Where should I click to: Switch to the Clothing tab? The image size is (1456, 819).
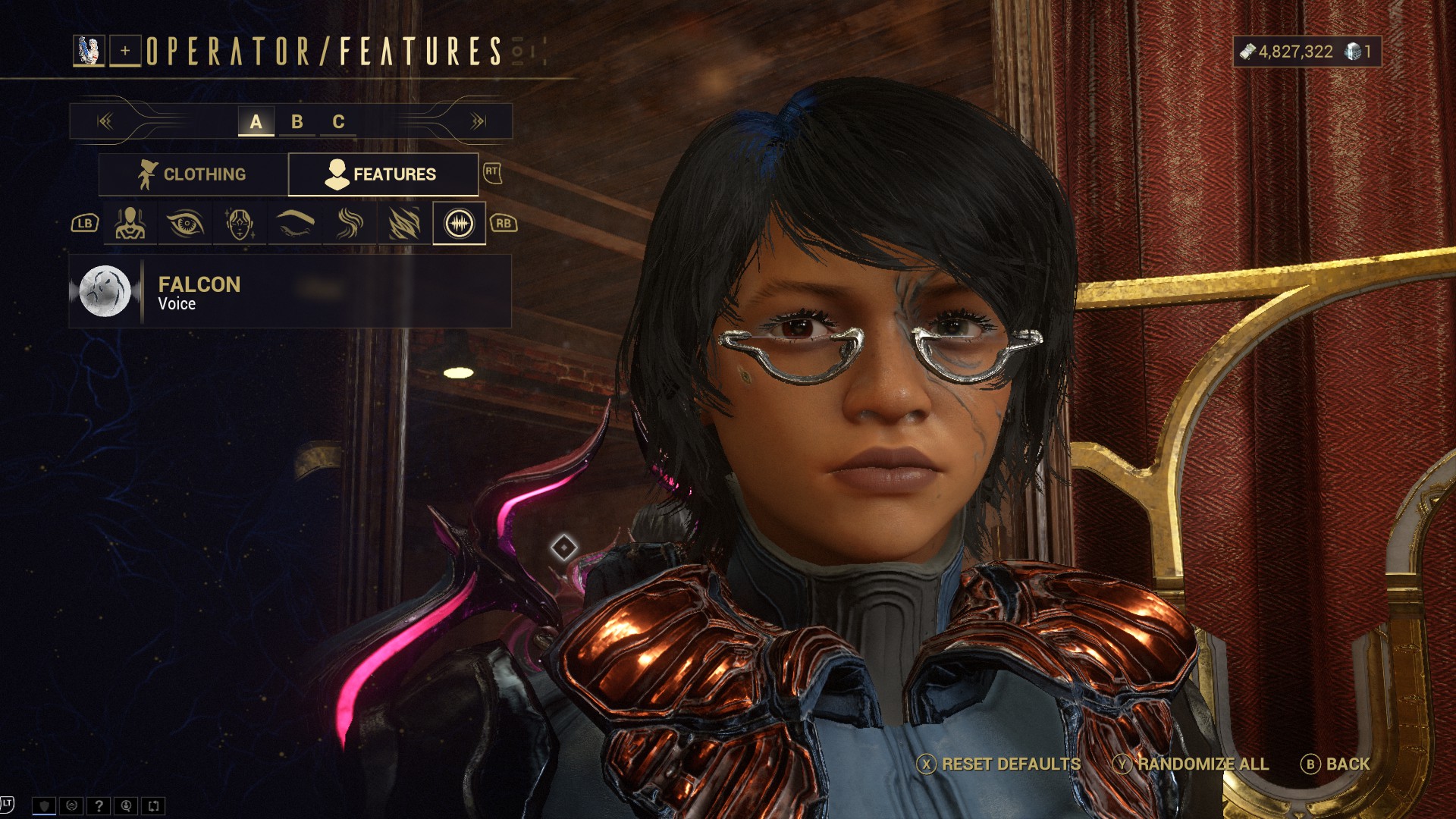[193, 174]
